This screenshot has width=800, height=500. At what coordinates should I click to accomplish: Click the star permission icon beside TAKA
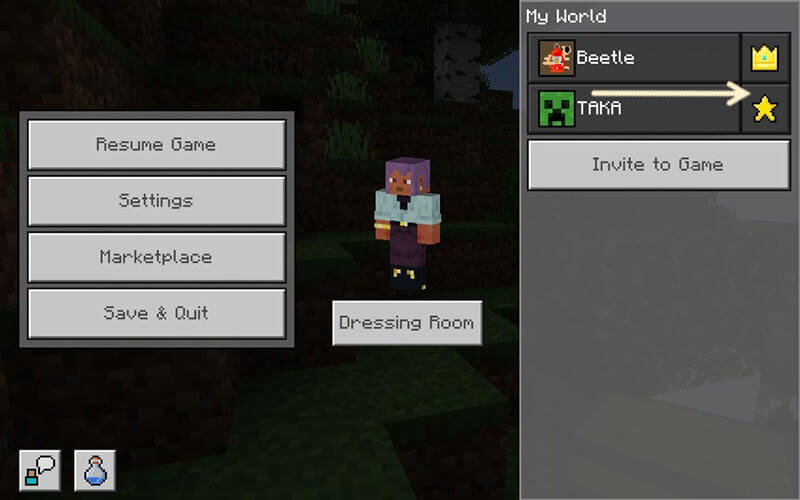click(765, 108)
